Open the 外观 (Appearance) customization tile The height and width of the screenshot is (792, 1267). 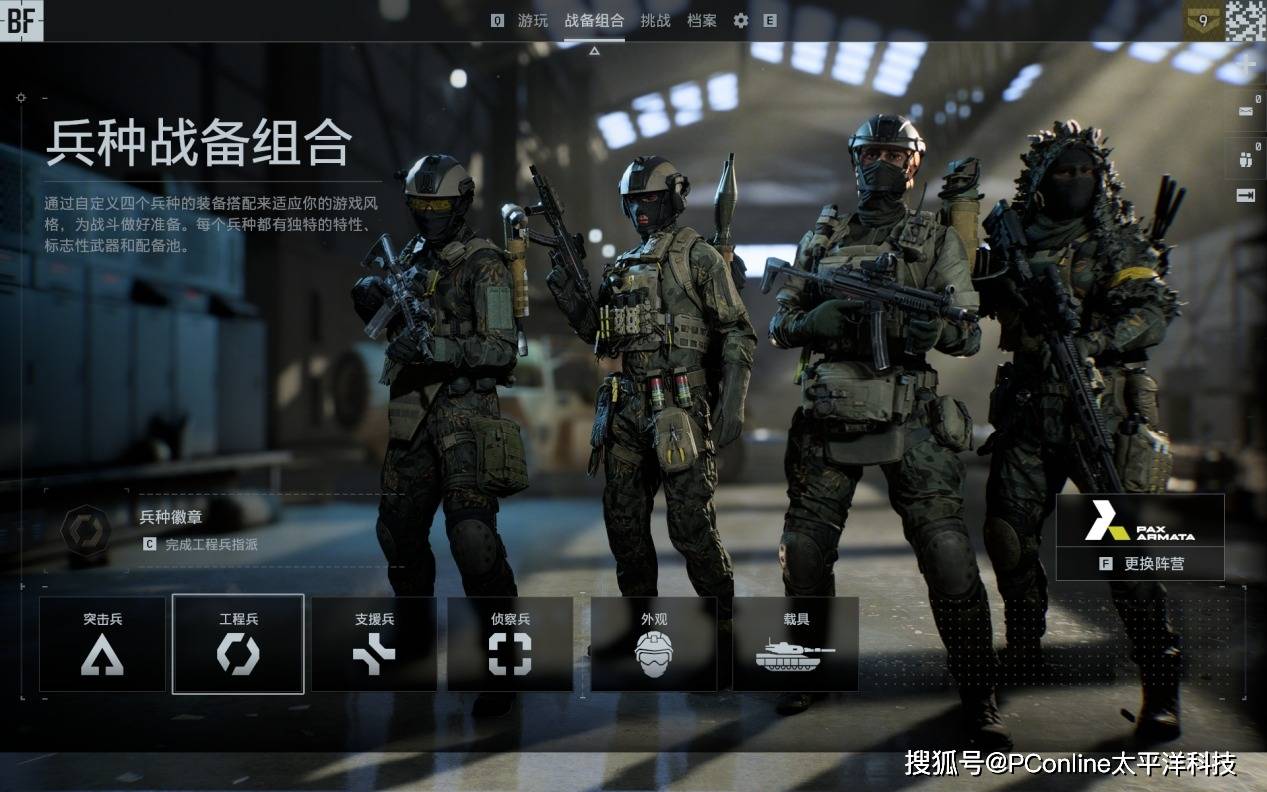[654, 644]
